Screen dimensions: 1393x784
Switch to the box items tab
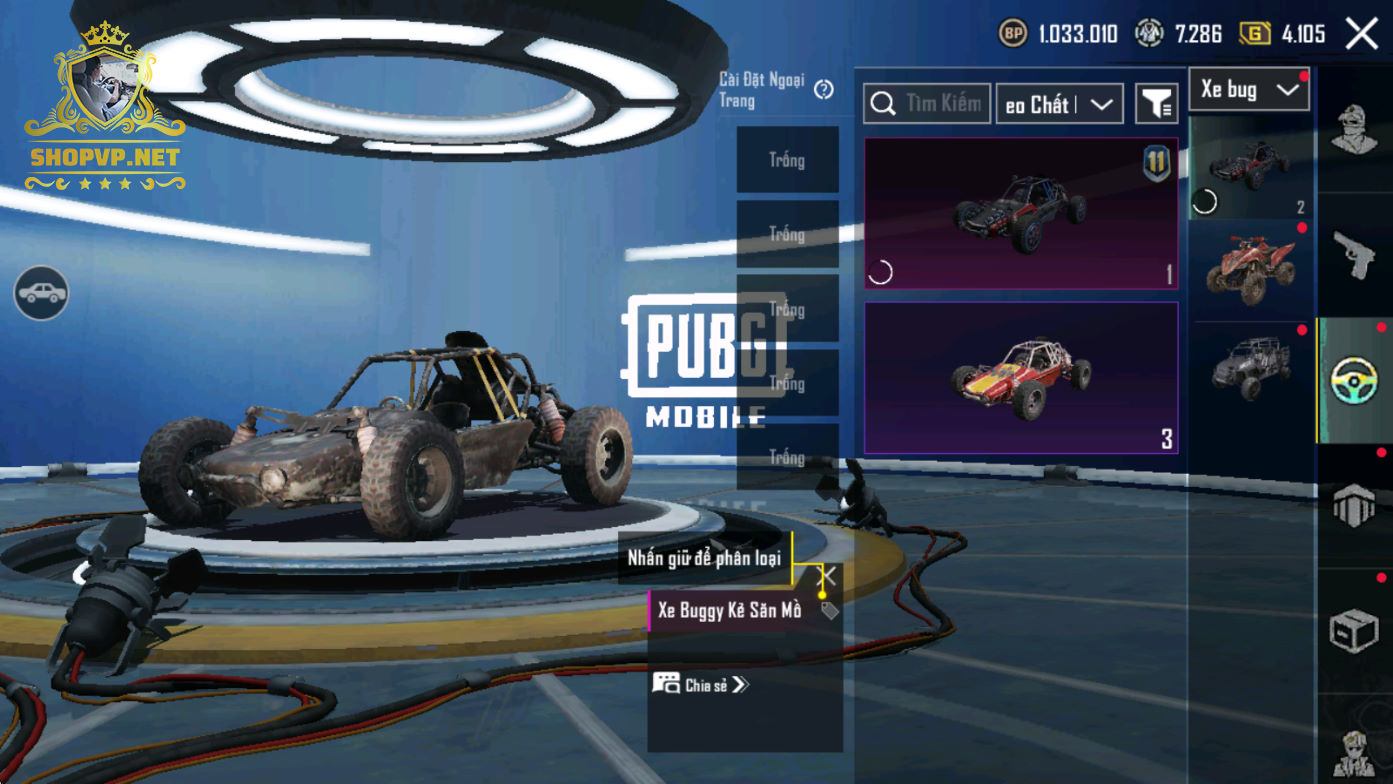pos(1354,631)
